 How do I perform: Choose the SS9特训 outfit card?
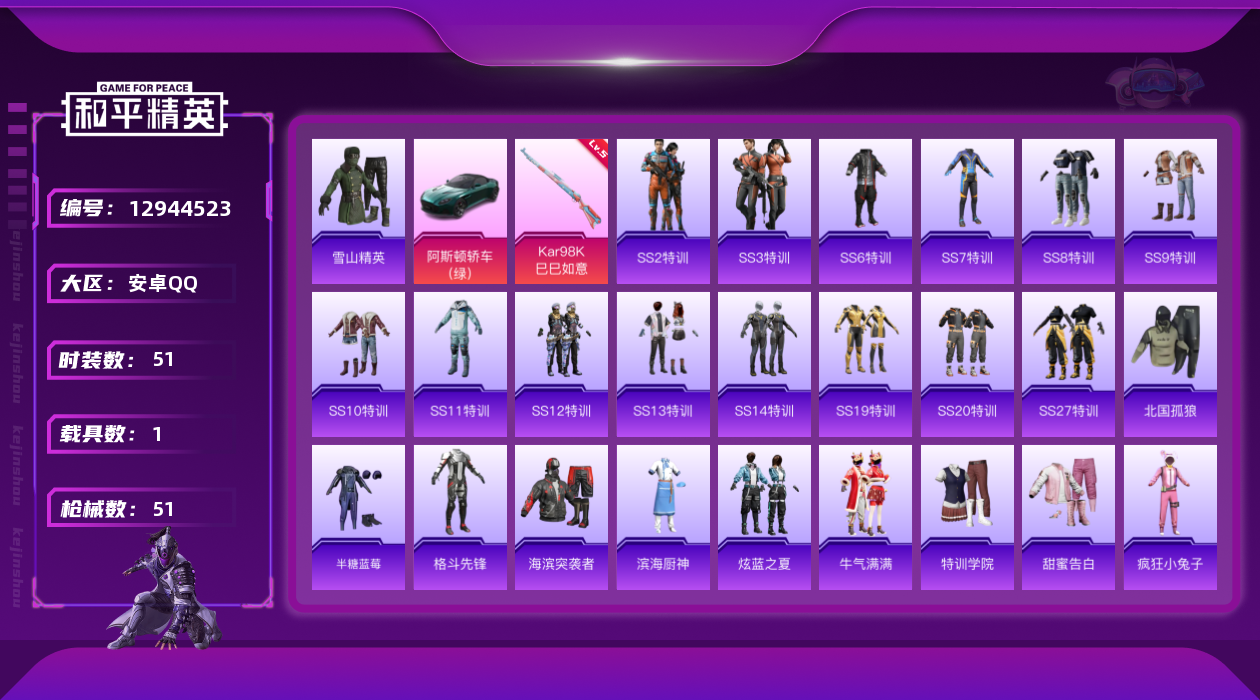click(1170, 211)
